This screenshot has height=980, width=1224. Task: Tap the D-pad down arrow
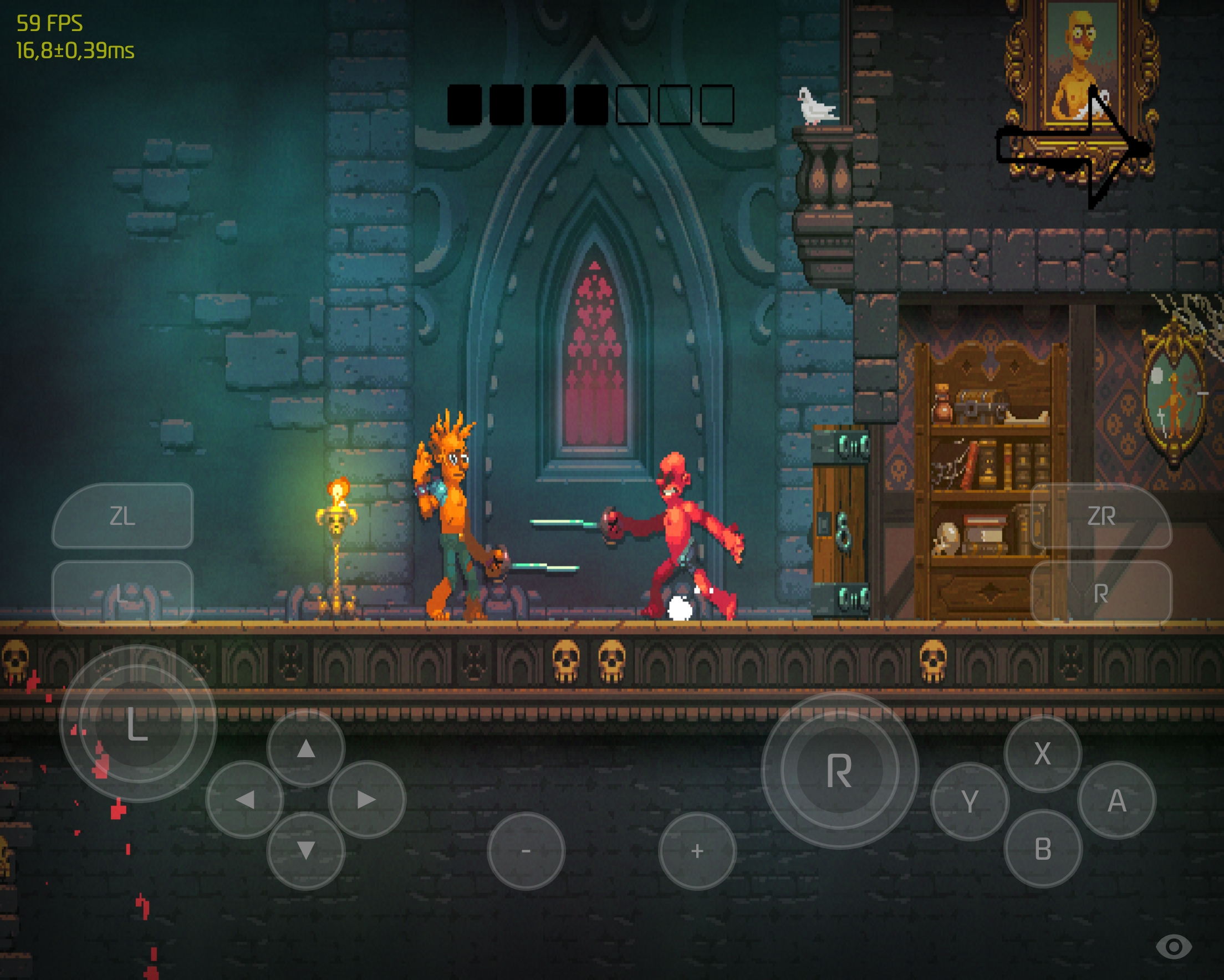[x=306, y=850]
